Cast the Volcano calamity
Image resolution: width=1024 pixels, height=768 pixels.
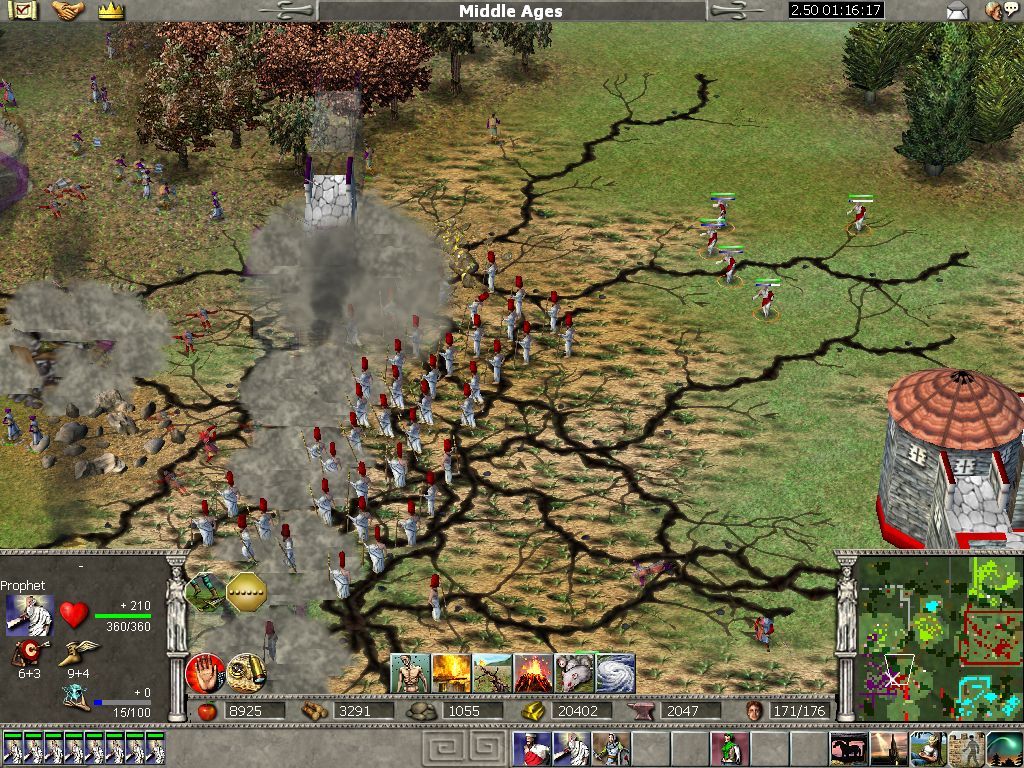point(532,673)
